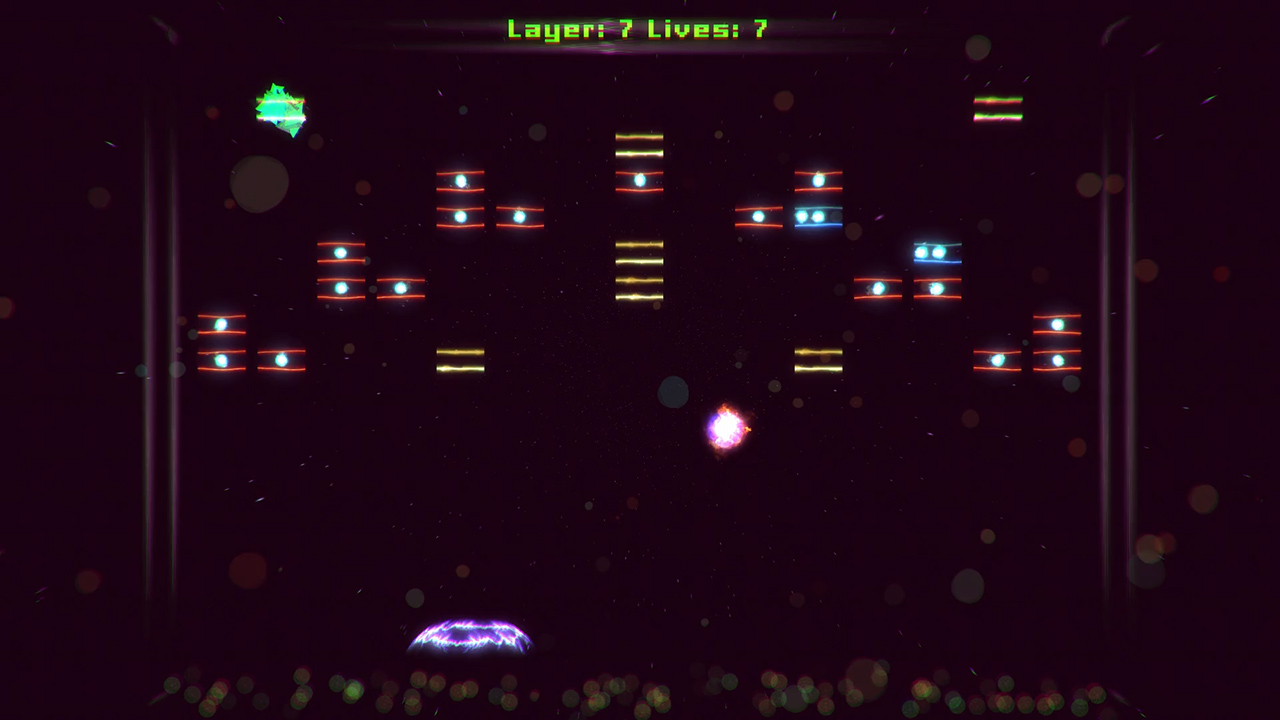Click the green star power-up

[282, 108]
